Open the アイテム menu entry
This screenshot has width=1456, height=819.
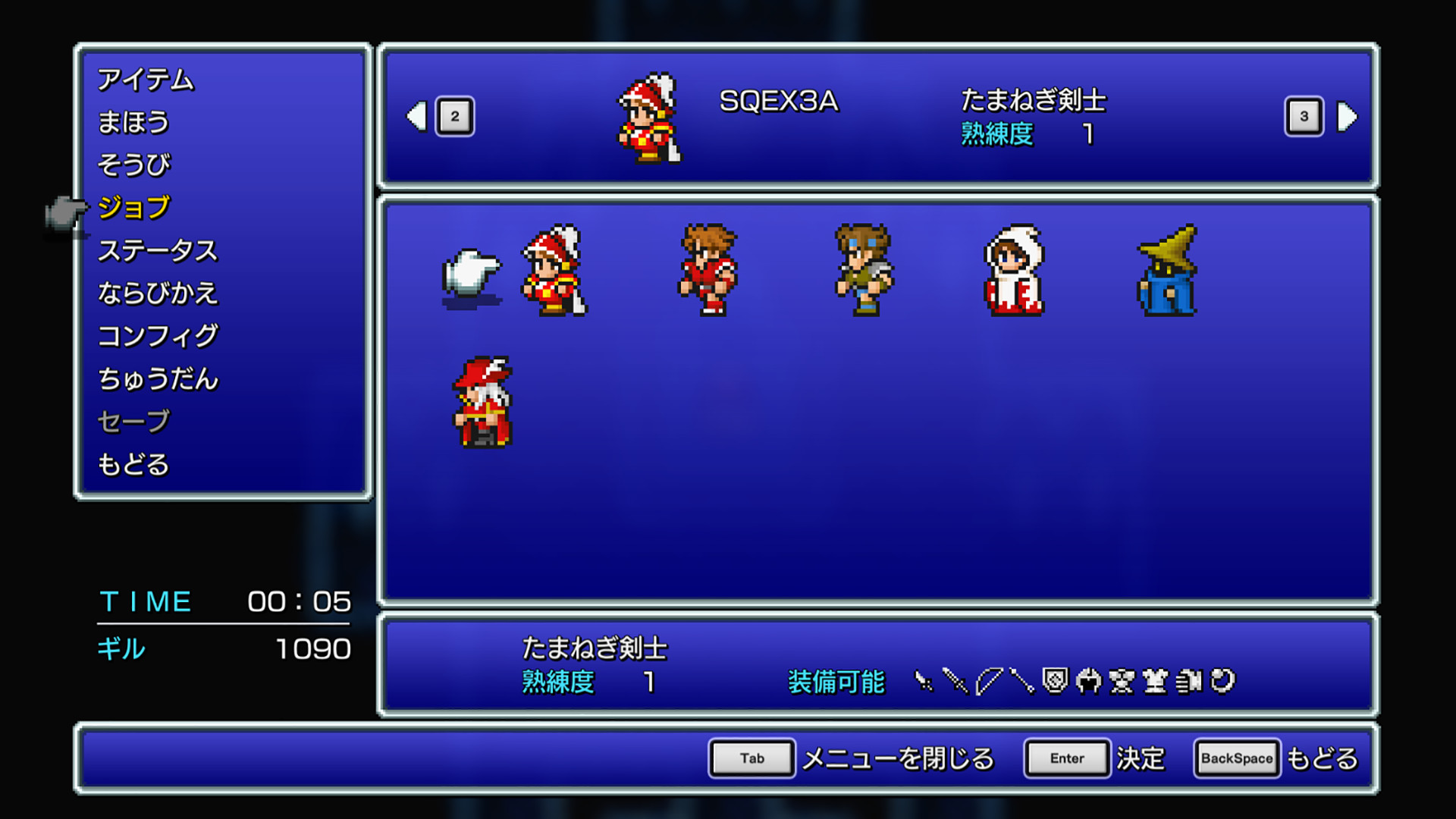[146, 80]
